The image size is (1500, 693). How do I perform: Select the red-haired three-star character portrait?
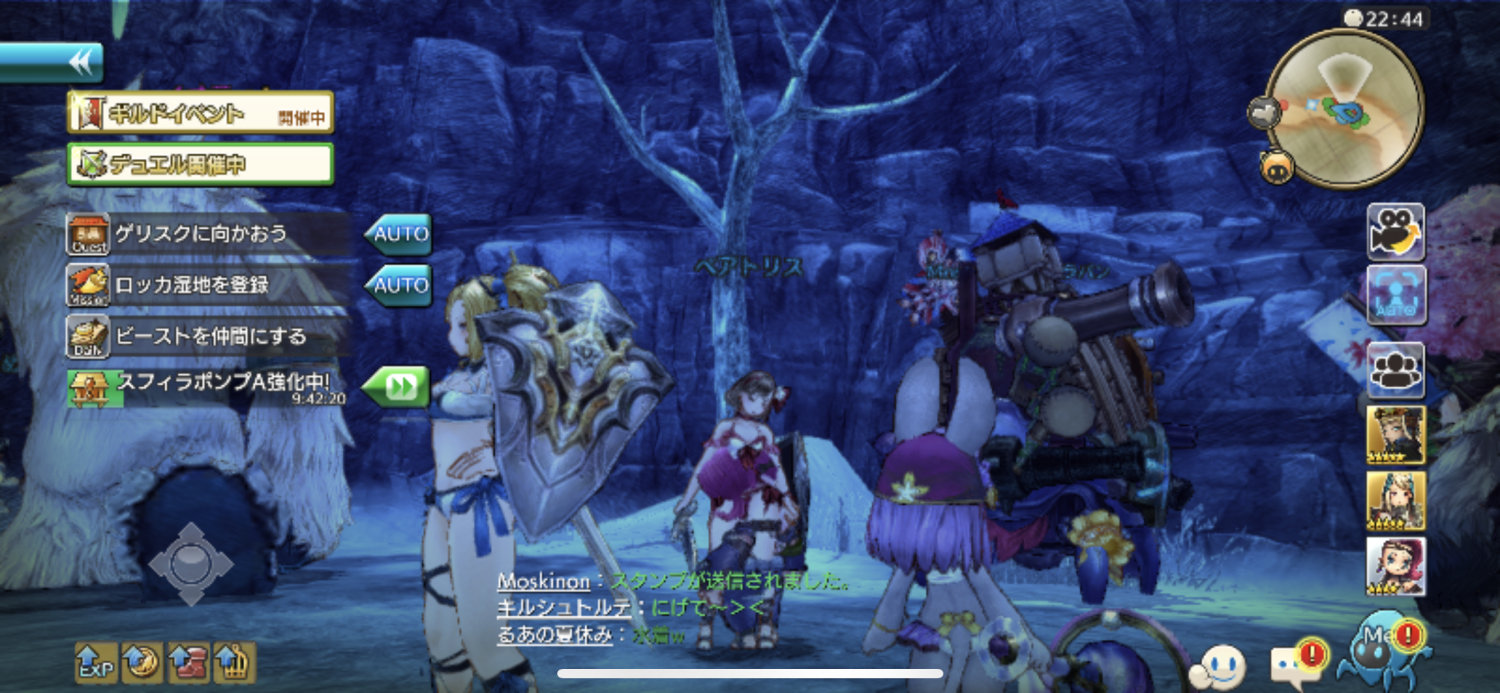pyautogui.click(x=1396, y=566)
